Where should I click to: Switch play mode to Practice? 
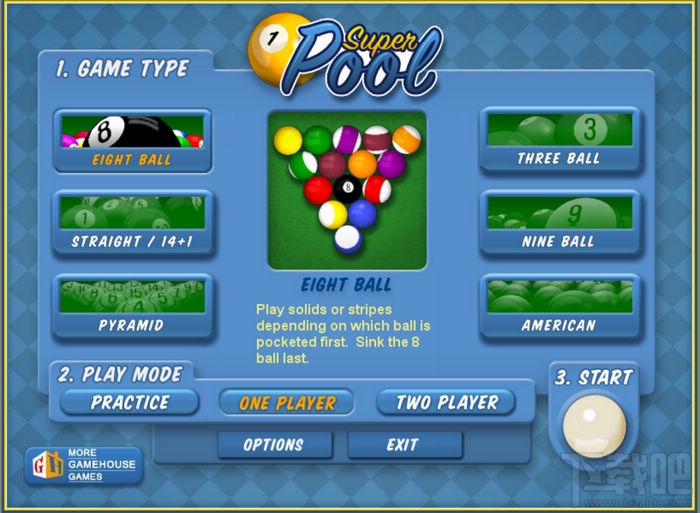[130, 403]
